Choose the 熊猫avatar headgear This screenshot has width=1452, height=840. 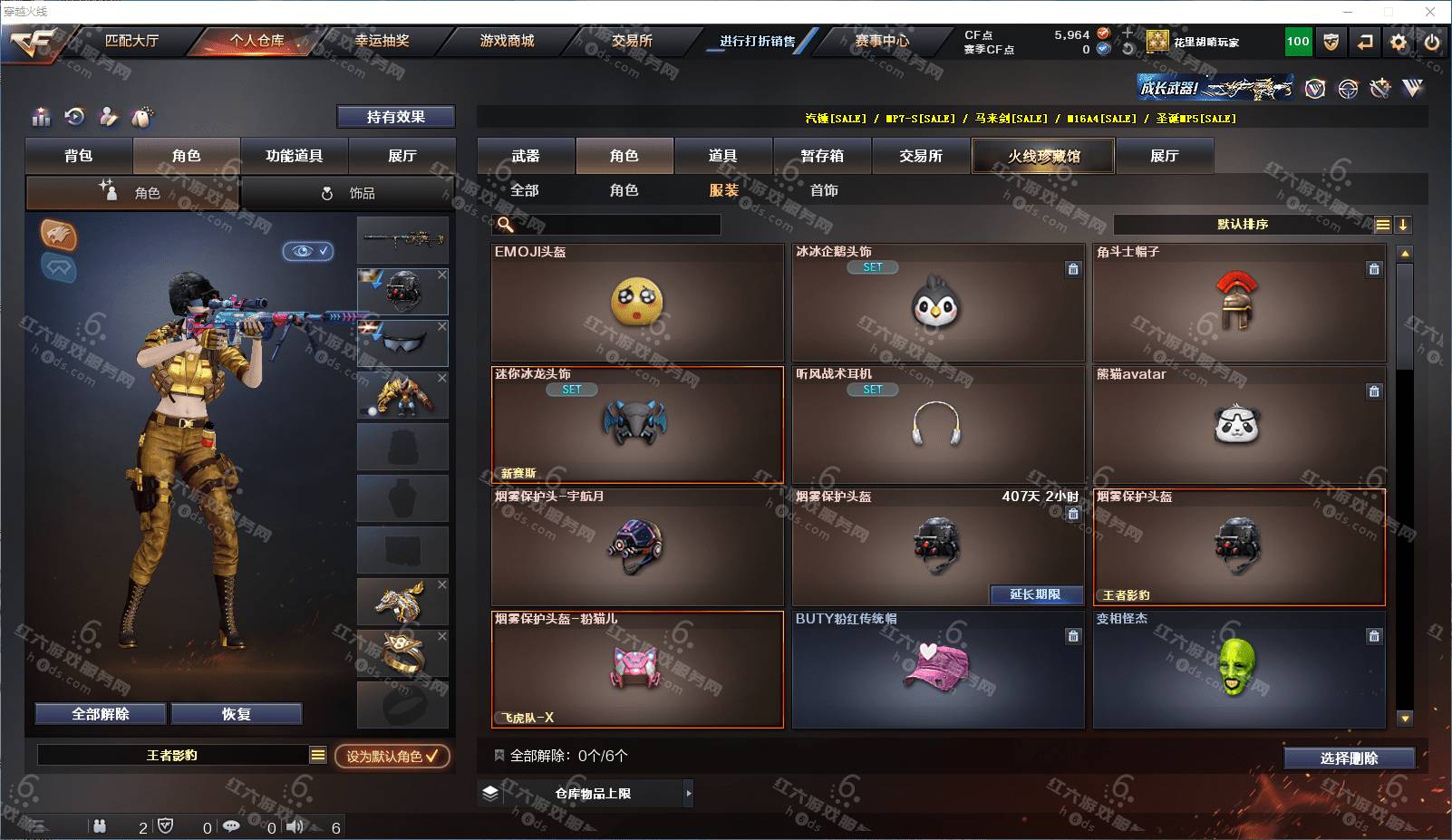pyautogui.click(x=1238, y=424)
